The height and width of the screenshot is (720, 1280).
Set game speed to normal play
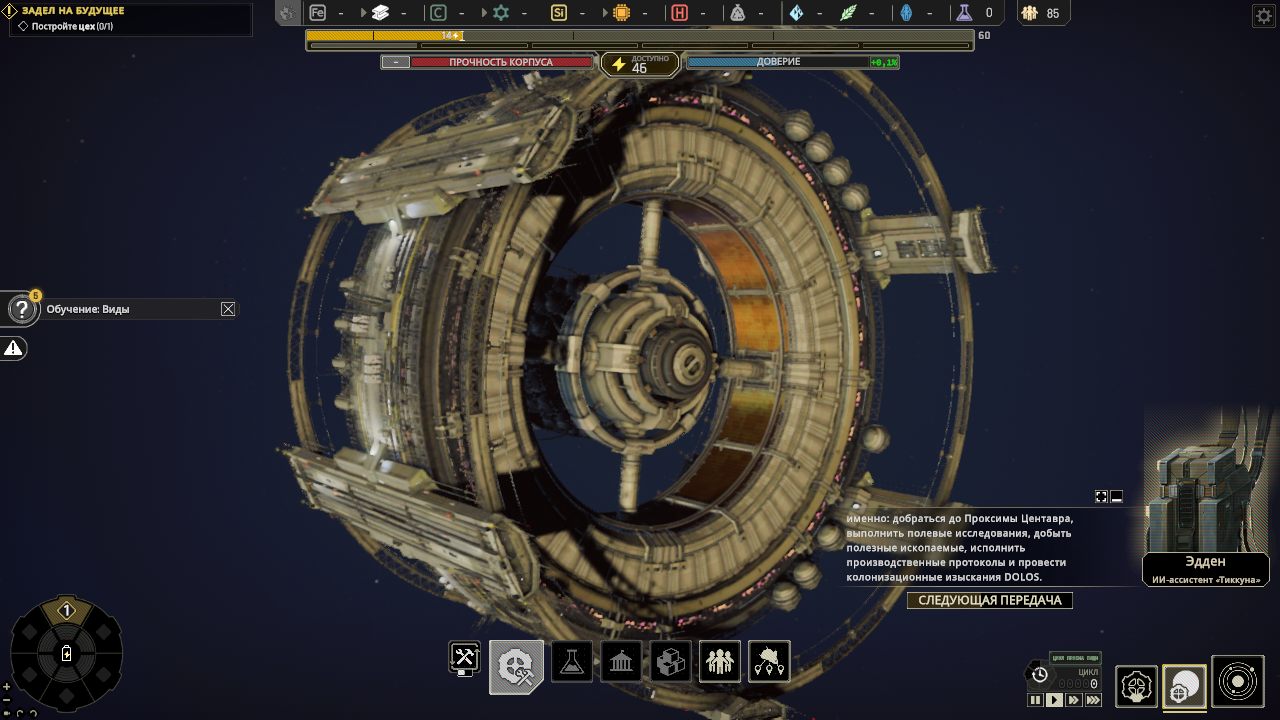[1054, 701]
